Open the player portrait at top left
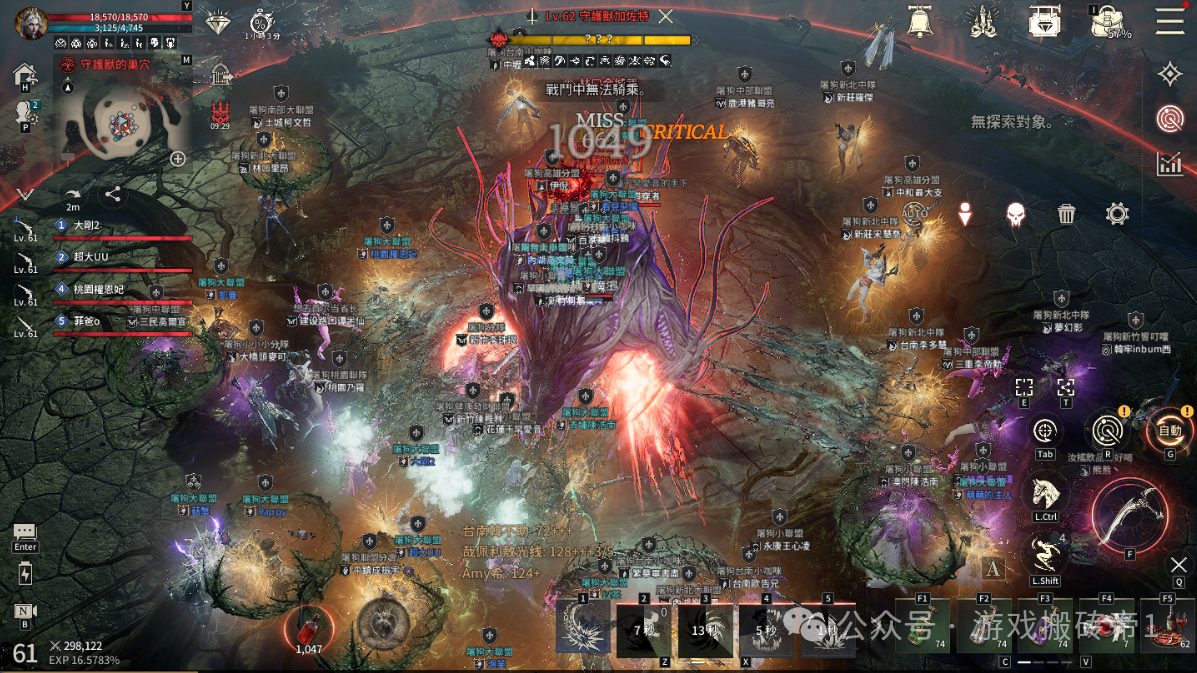This screenshot has height=673, width=1197. click(30, 22)
